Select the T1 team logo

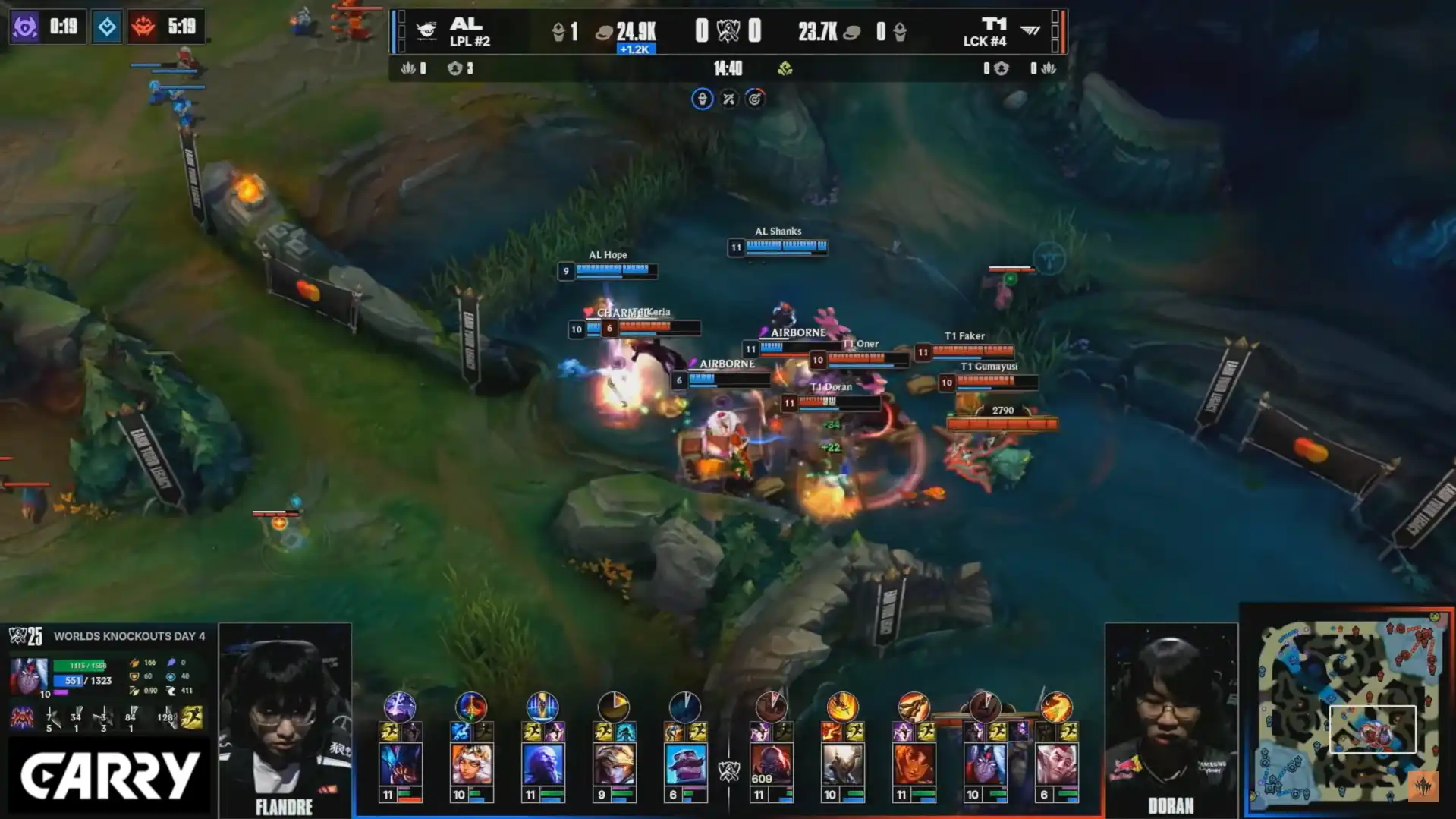[x=1030, y=30]
